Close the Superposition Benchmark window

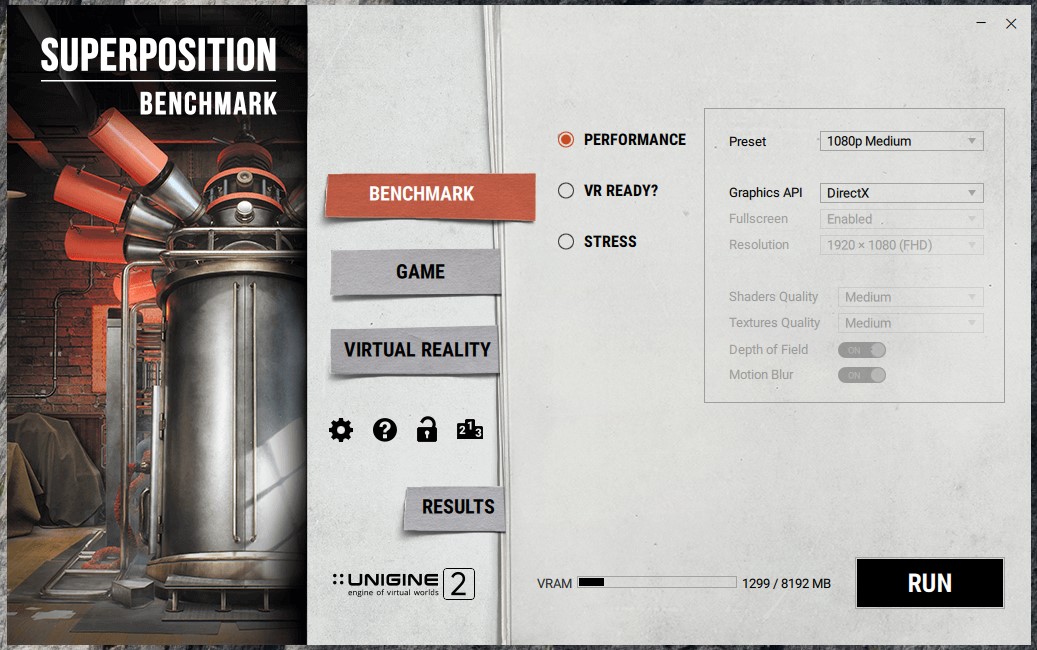coord(1011,24)
